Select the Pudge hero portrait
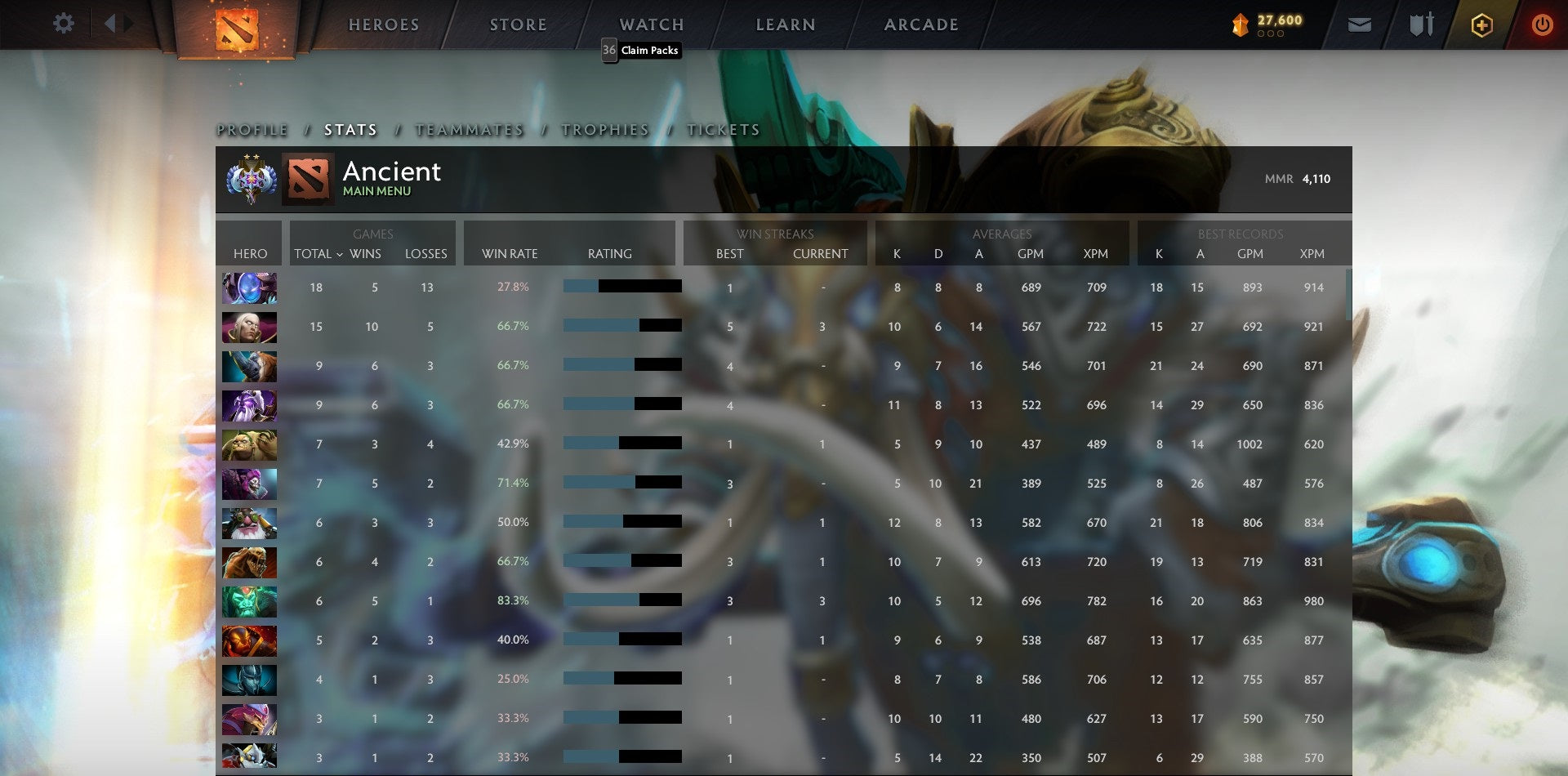Viewport: 1568px width, 776px height. pos(249,444)
